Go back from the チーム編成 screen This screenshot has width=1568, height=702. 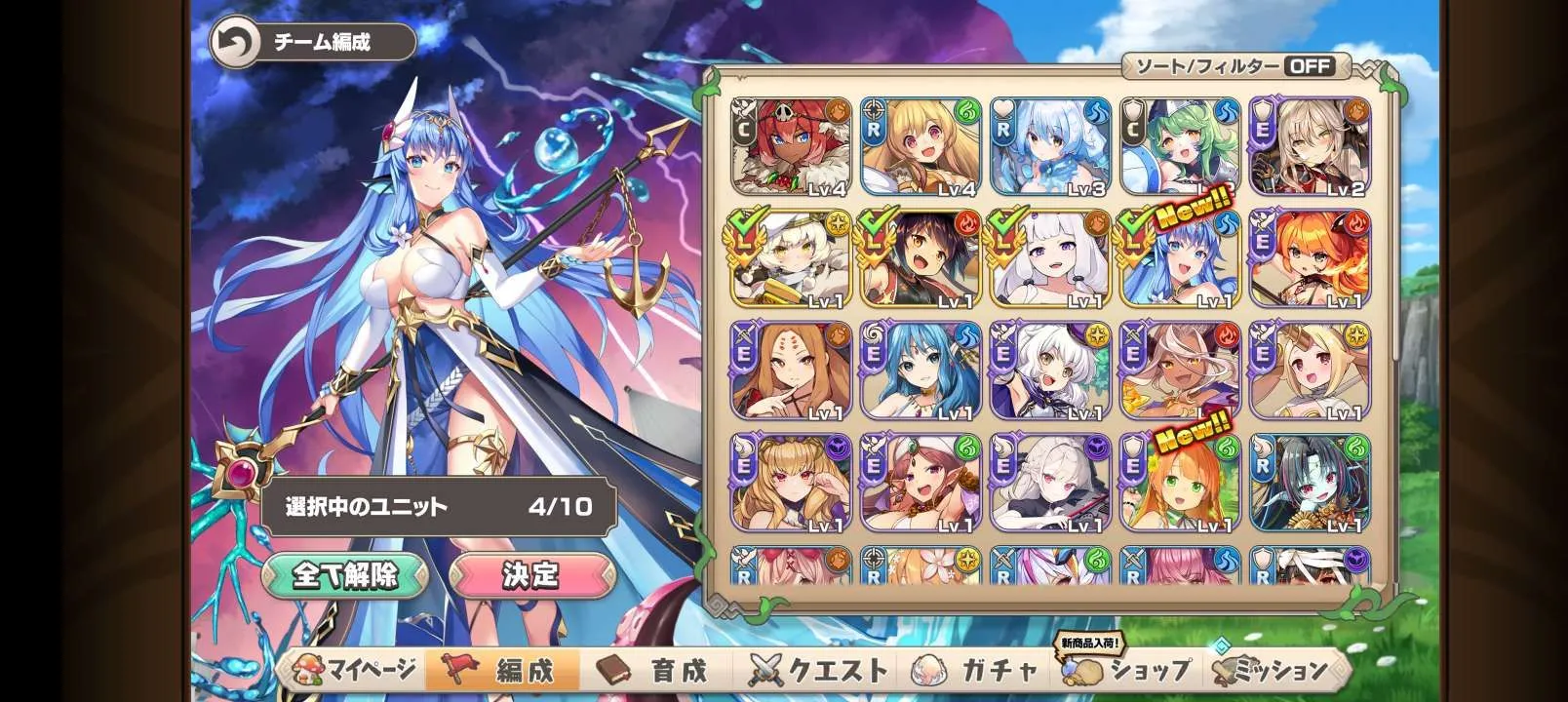coord(236,43)
